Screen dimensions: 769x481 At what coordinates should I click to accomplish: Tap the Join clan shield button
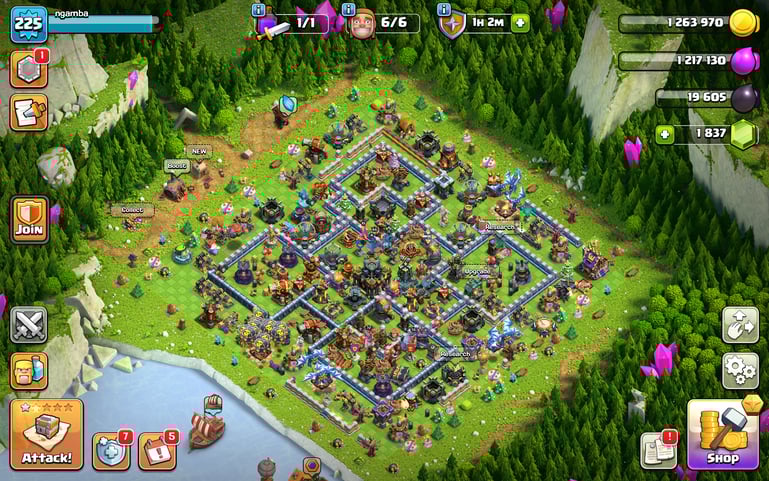(x=29, y=218)
